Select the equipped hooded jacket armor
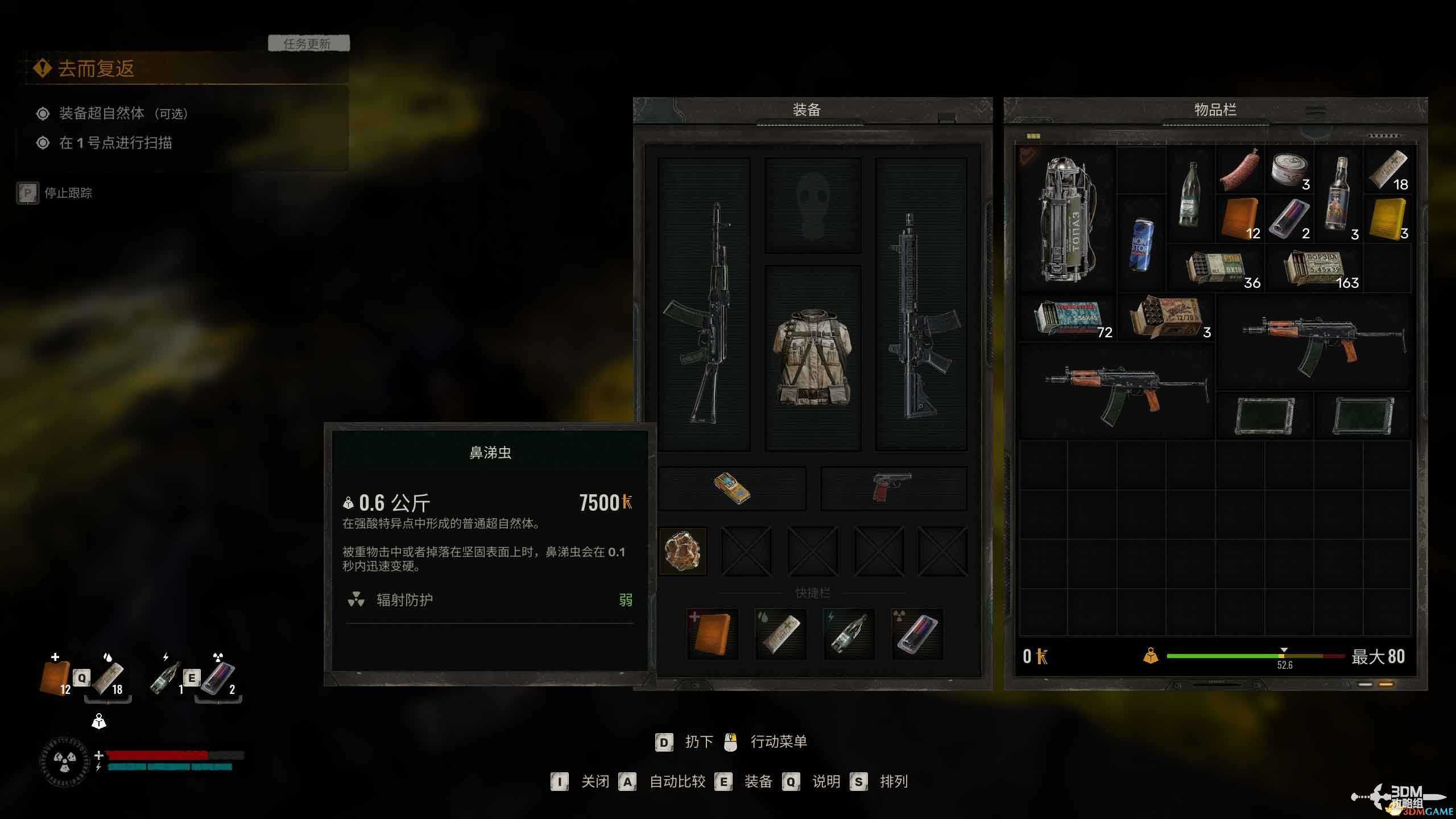Image resolution: width=1456 pixels, height=819 pixels. tap(812, 357)
